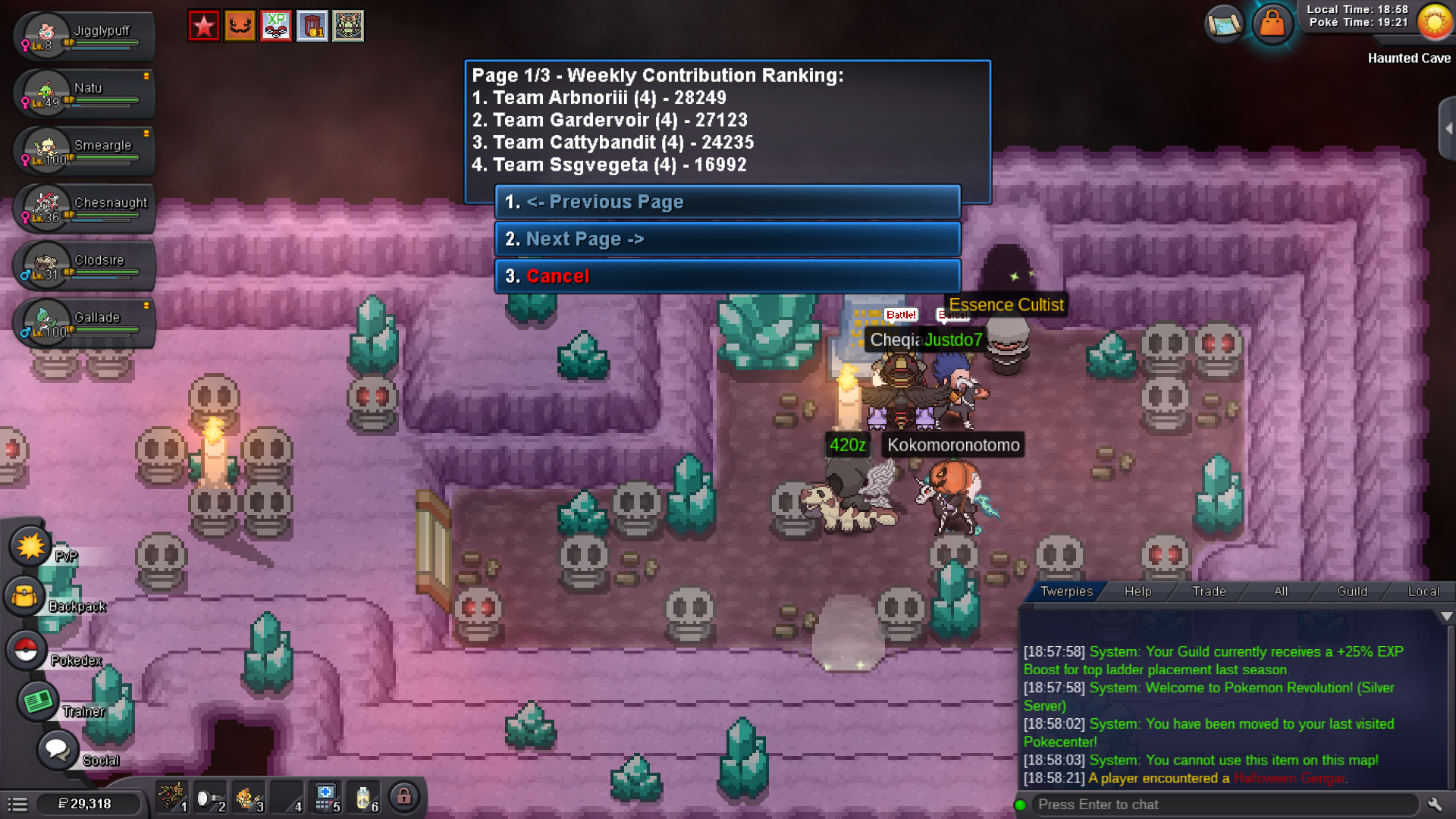Pick Gallade from the party panel
Image resolution: width=1456 pixels, height=819 pixels.
(x=83, y=322)
